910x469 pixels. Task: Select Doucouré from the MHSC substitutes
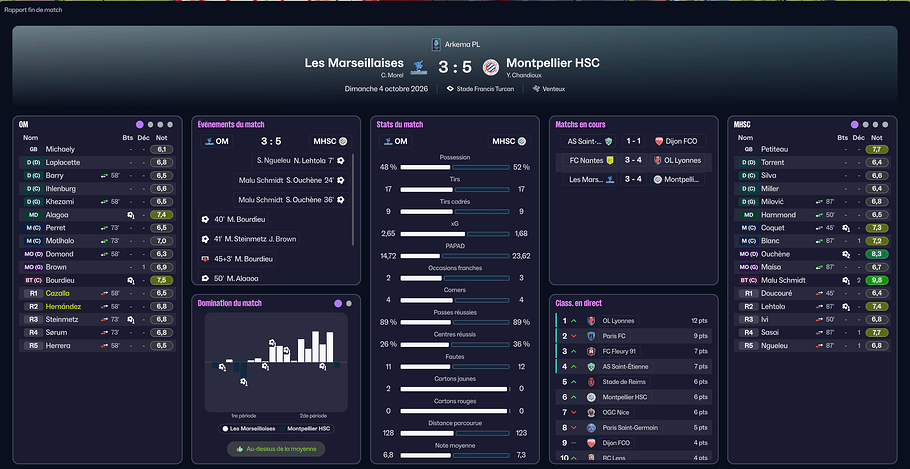click(x=778, y=293)
